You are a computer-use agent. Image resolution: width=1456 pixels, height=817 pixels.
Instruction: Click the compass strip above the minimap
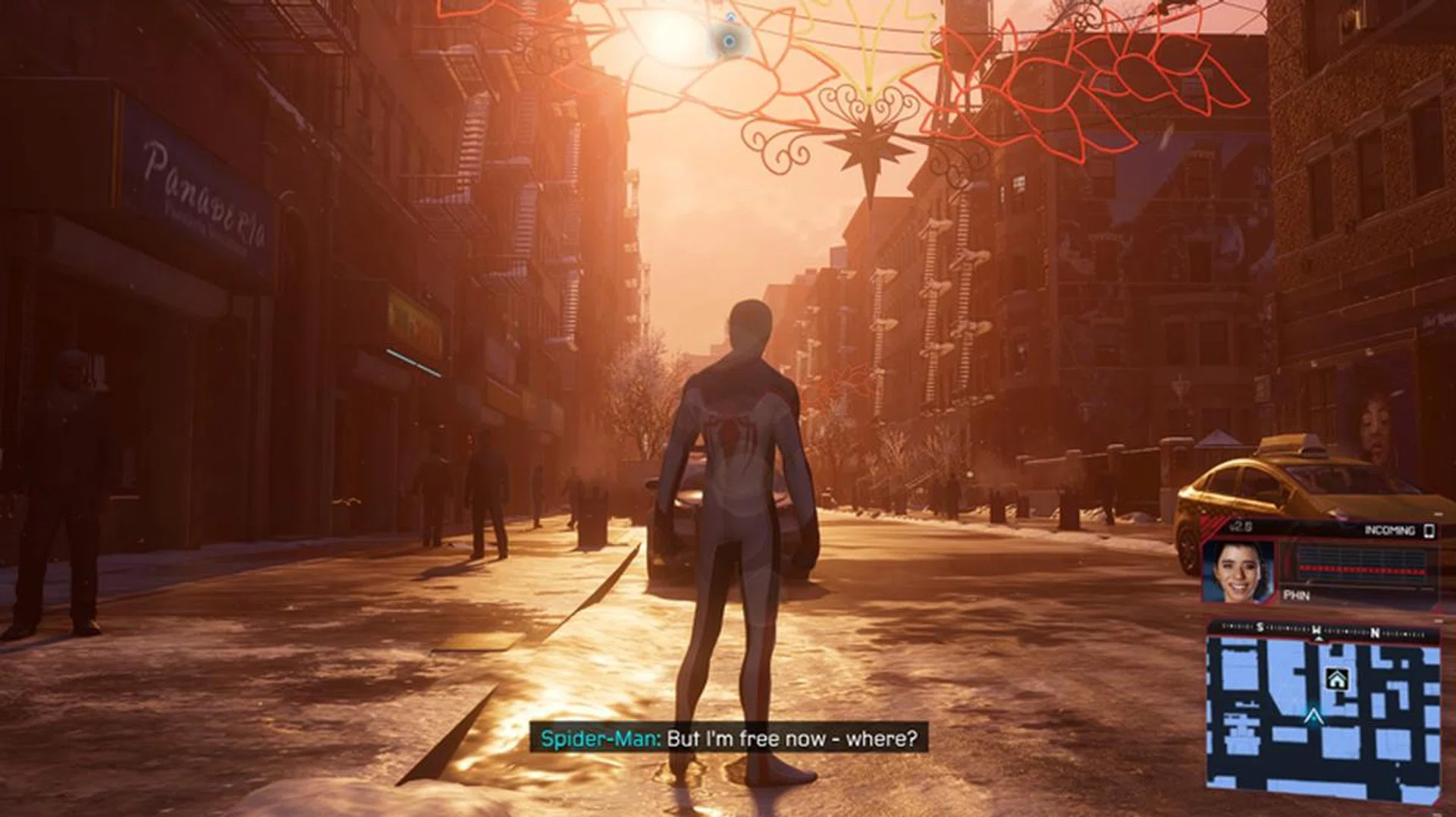1323,630
